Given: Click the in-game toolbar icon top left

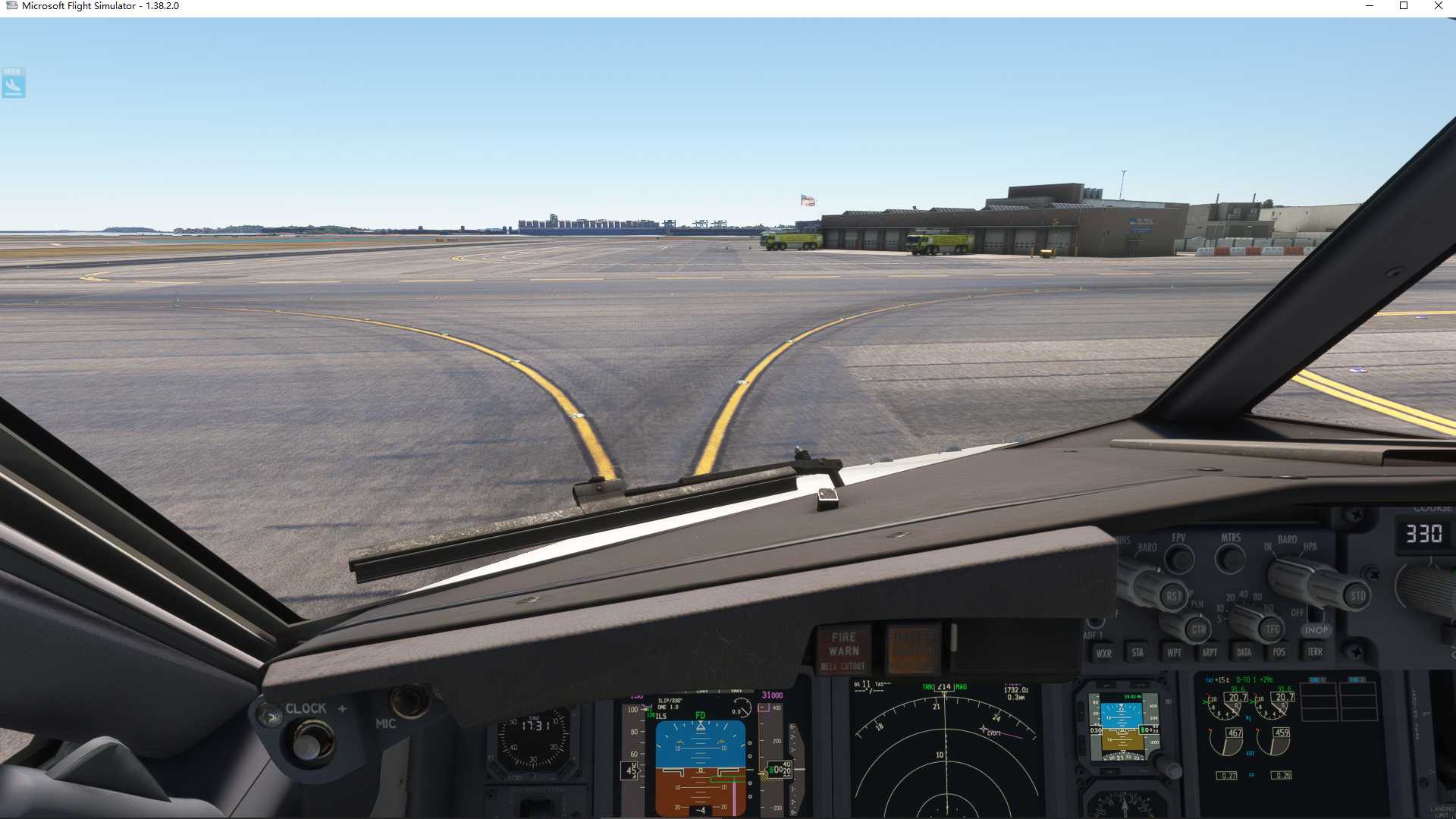Looking at the screenshot, I should (14, 83).
